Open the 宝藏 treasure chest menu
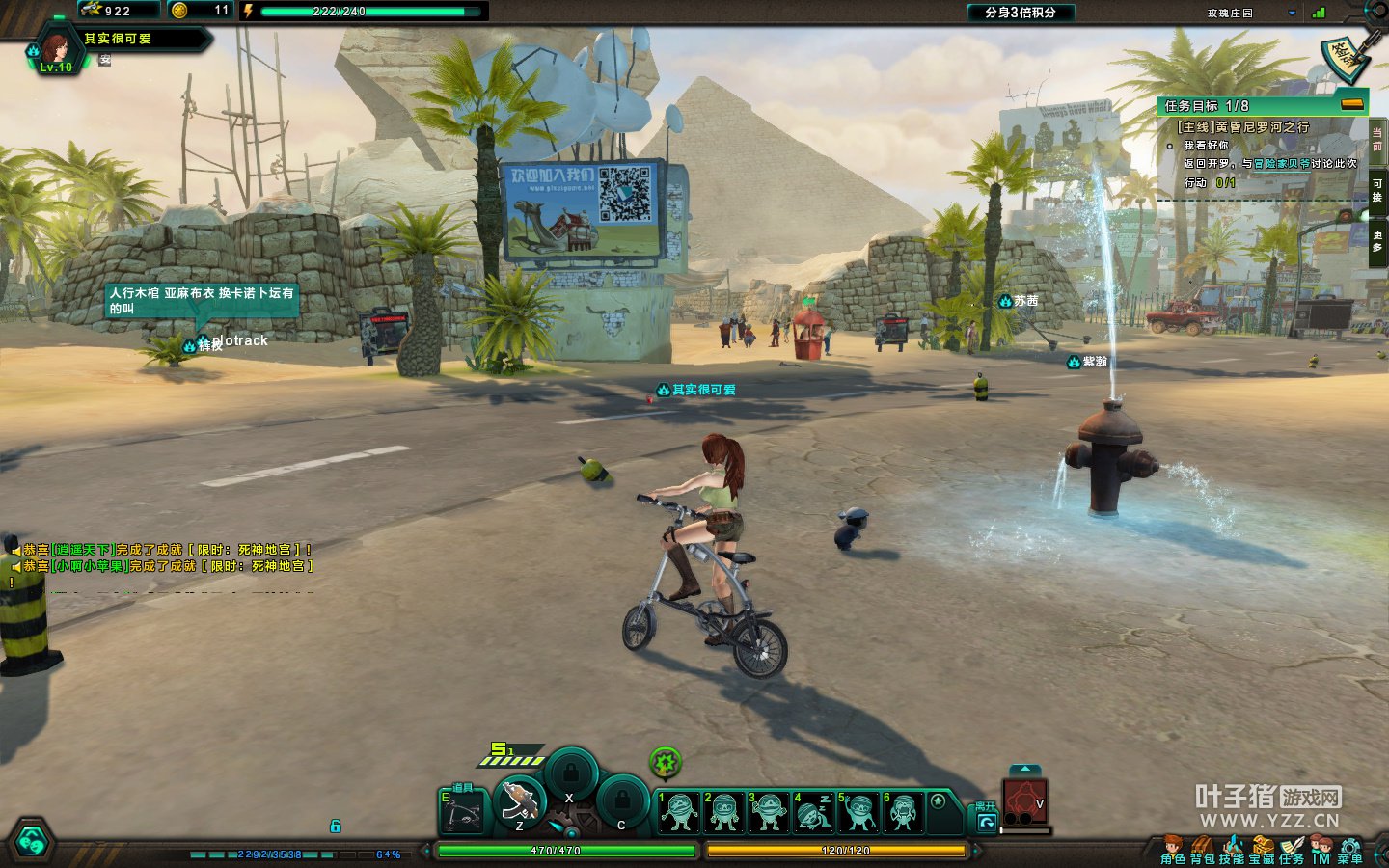Viewport: 1389px width, 868px height. click(1262, 850)
